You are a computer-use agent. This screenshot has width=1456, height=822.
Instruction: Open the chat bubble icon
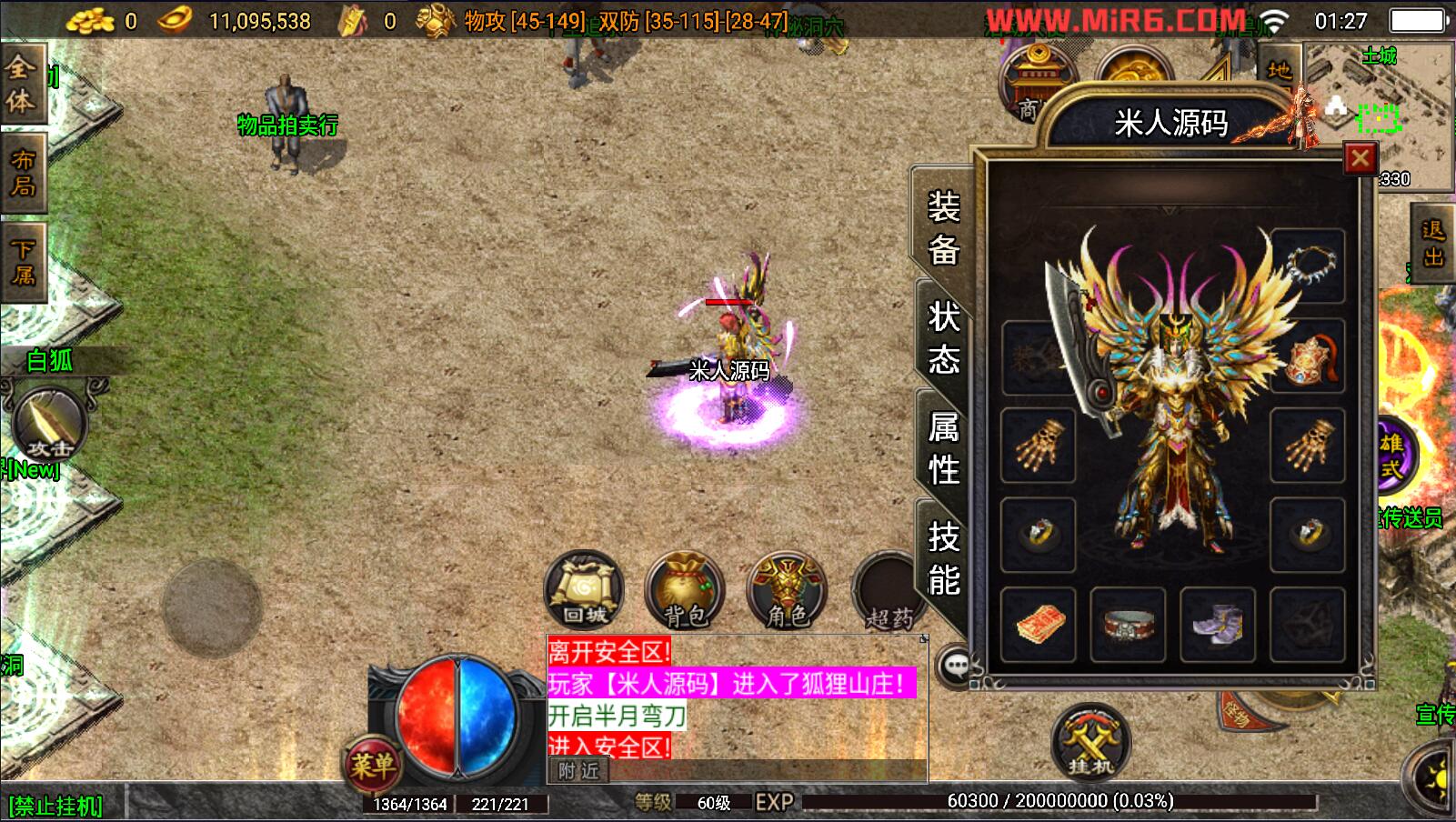point(956,667)
